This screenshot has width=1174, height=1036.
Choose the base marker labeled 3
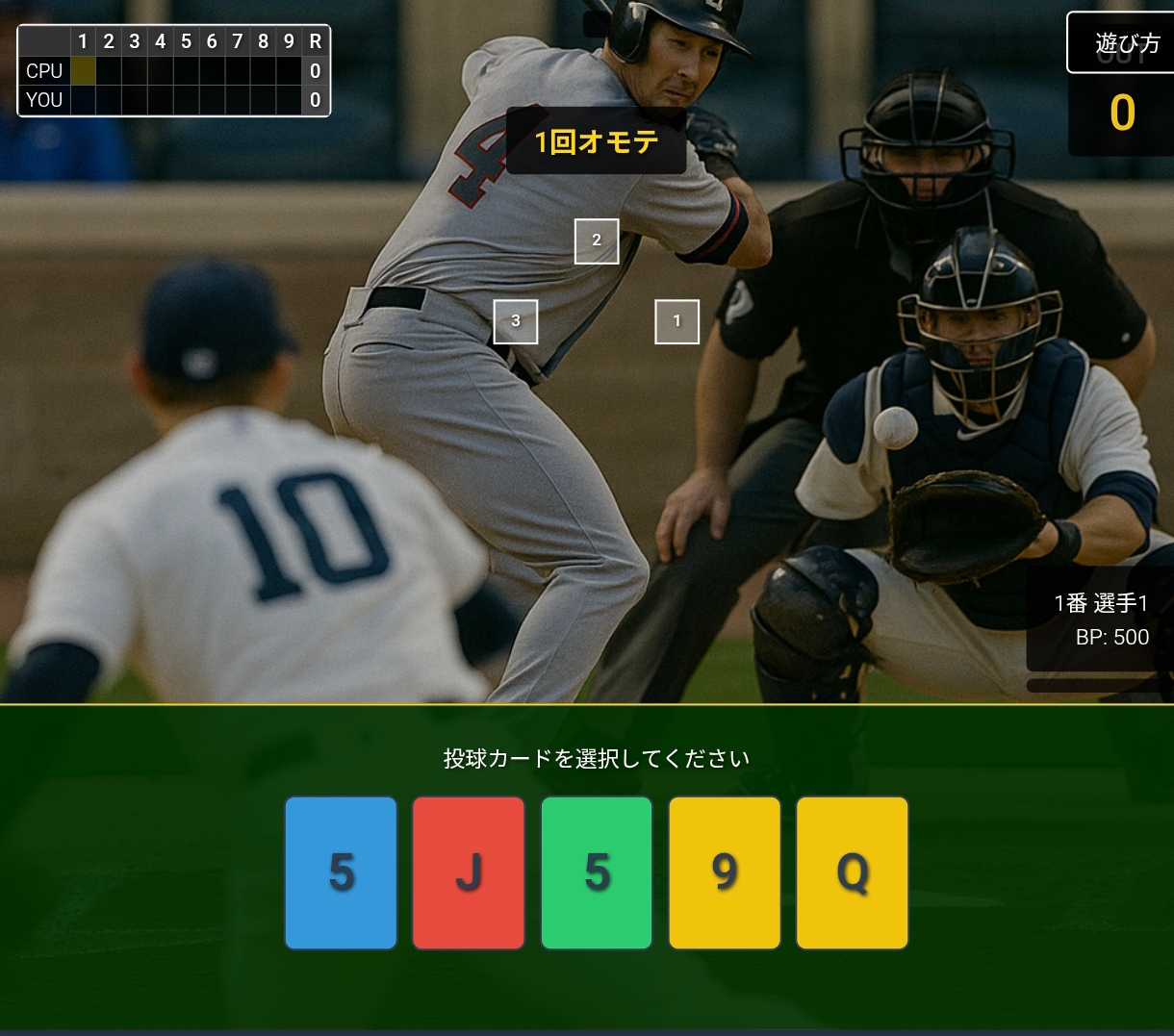(x=516, y=321)
